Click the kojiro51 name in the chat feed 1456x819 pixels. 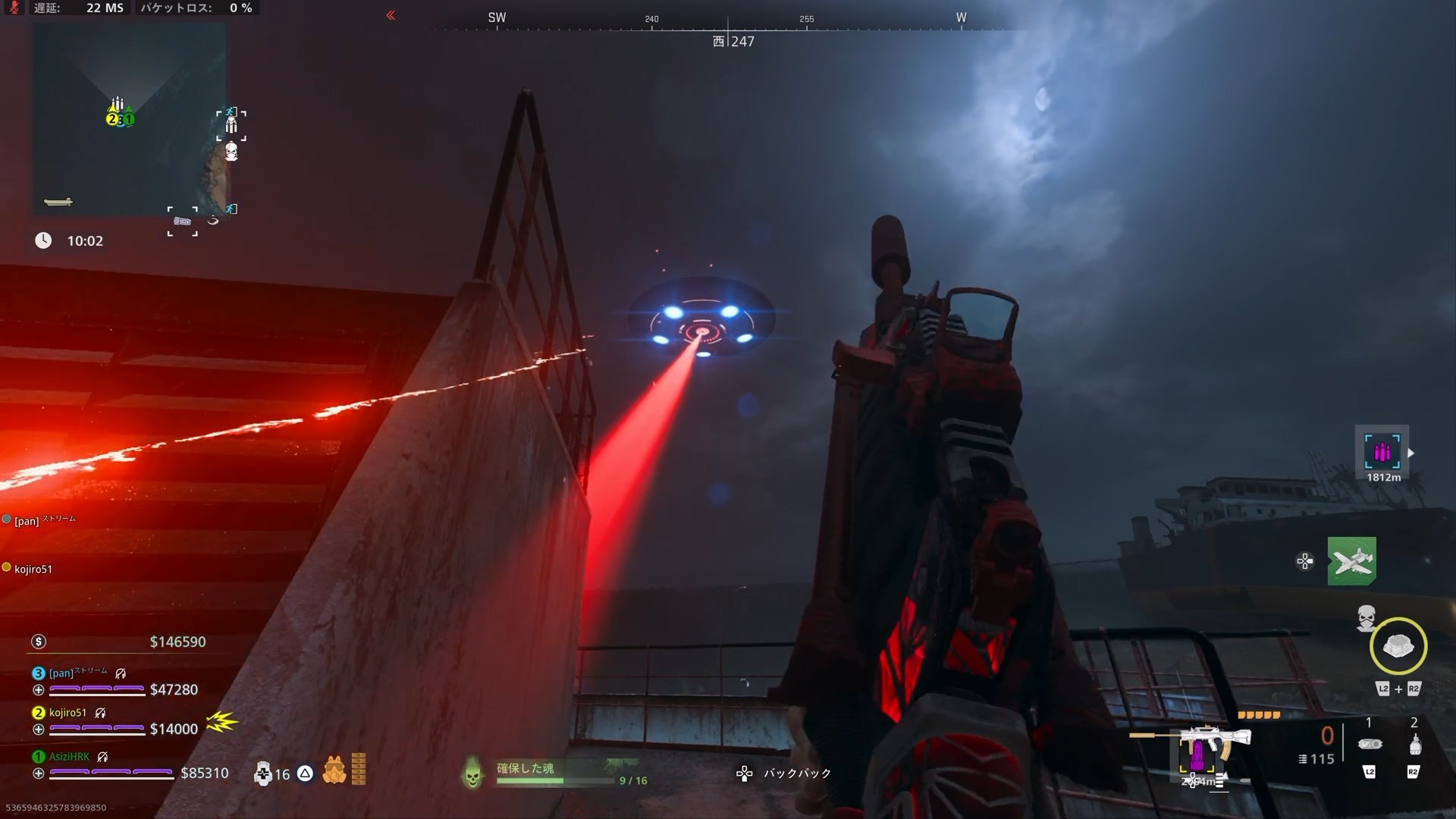[x=33, y=568]
